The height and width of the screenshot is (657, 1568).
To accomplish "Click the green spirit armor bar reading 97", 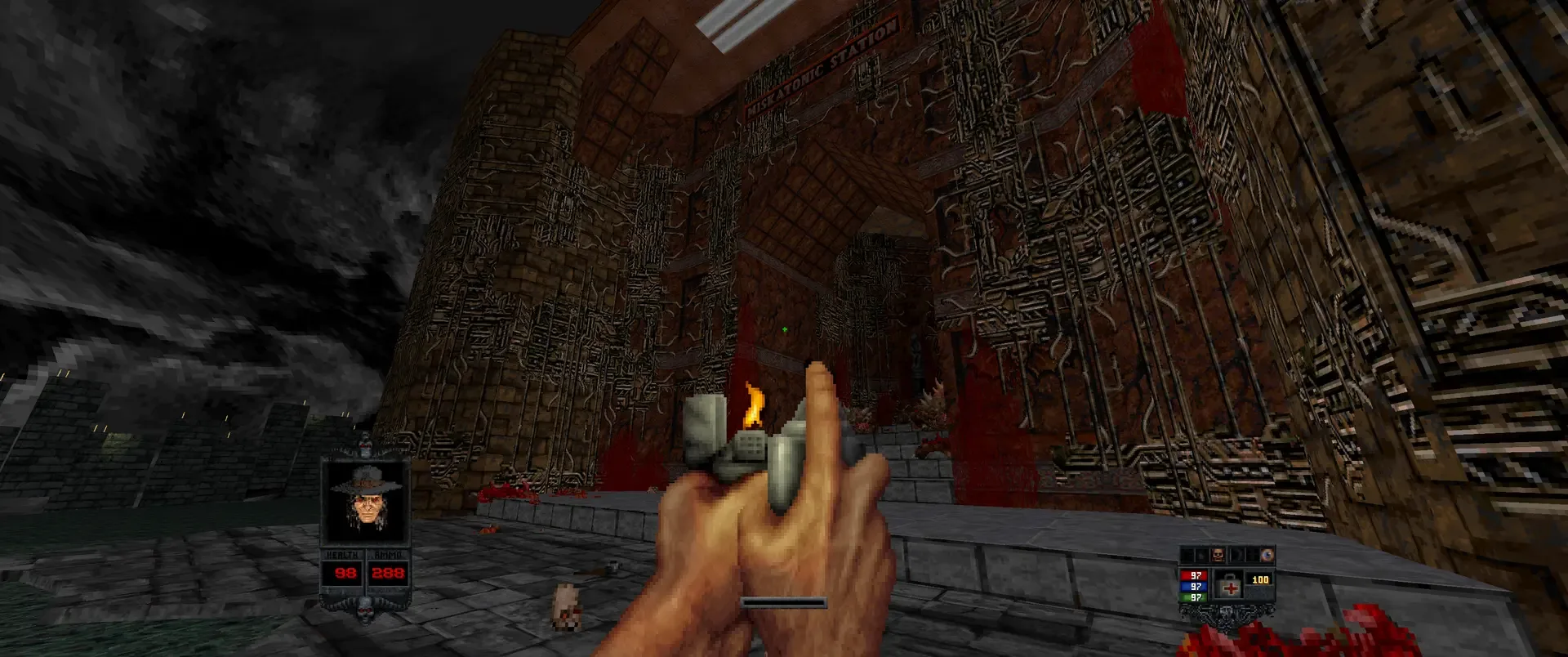I will coord(1196,597).
